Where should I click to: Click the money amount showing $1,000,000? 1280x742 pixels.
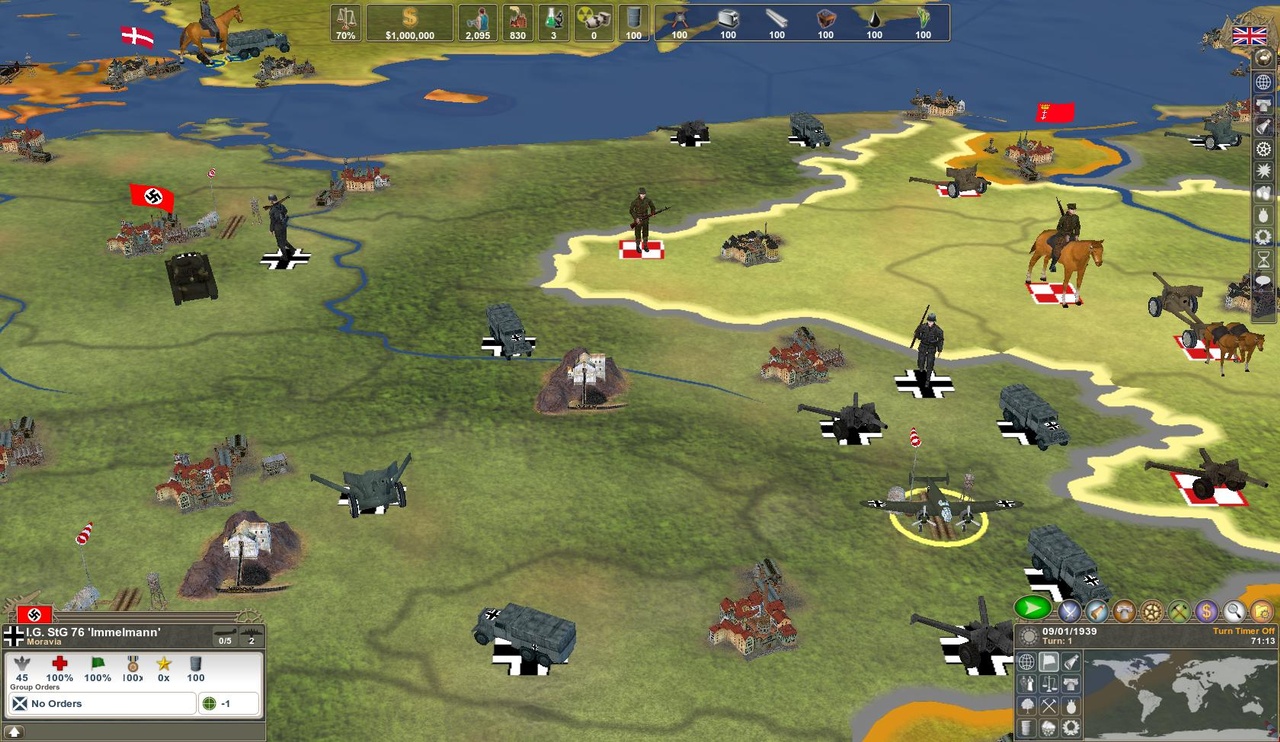(x=408, y=22)
